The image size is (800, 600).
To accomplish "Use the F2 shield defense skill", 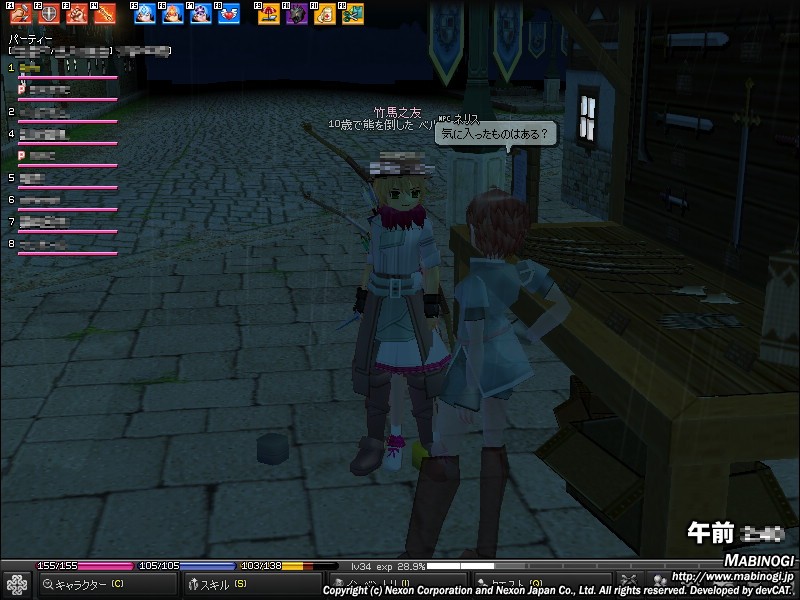I will 49,14.
